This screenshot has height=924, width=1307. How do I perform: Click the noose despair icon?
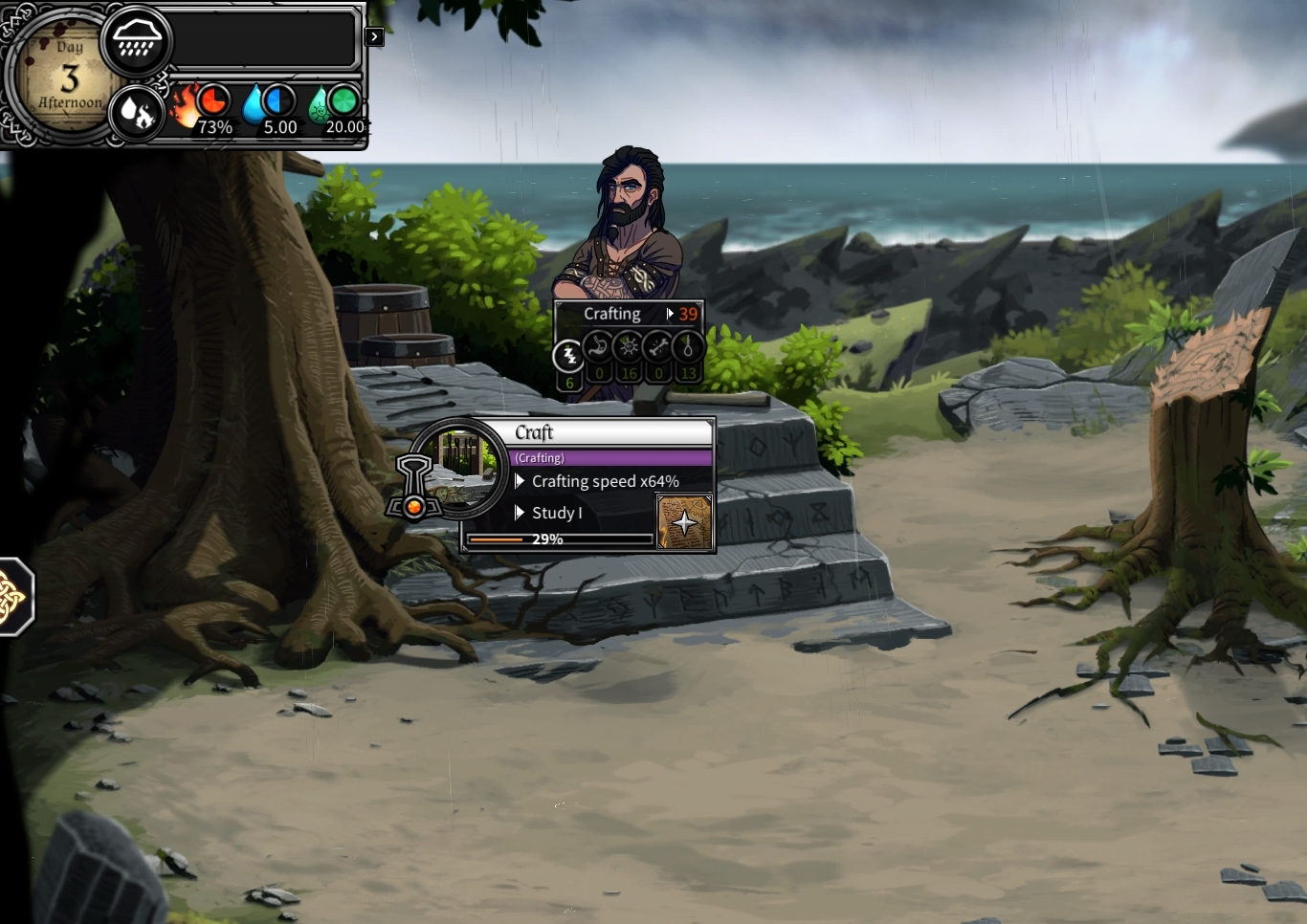(x=687, y=346)
